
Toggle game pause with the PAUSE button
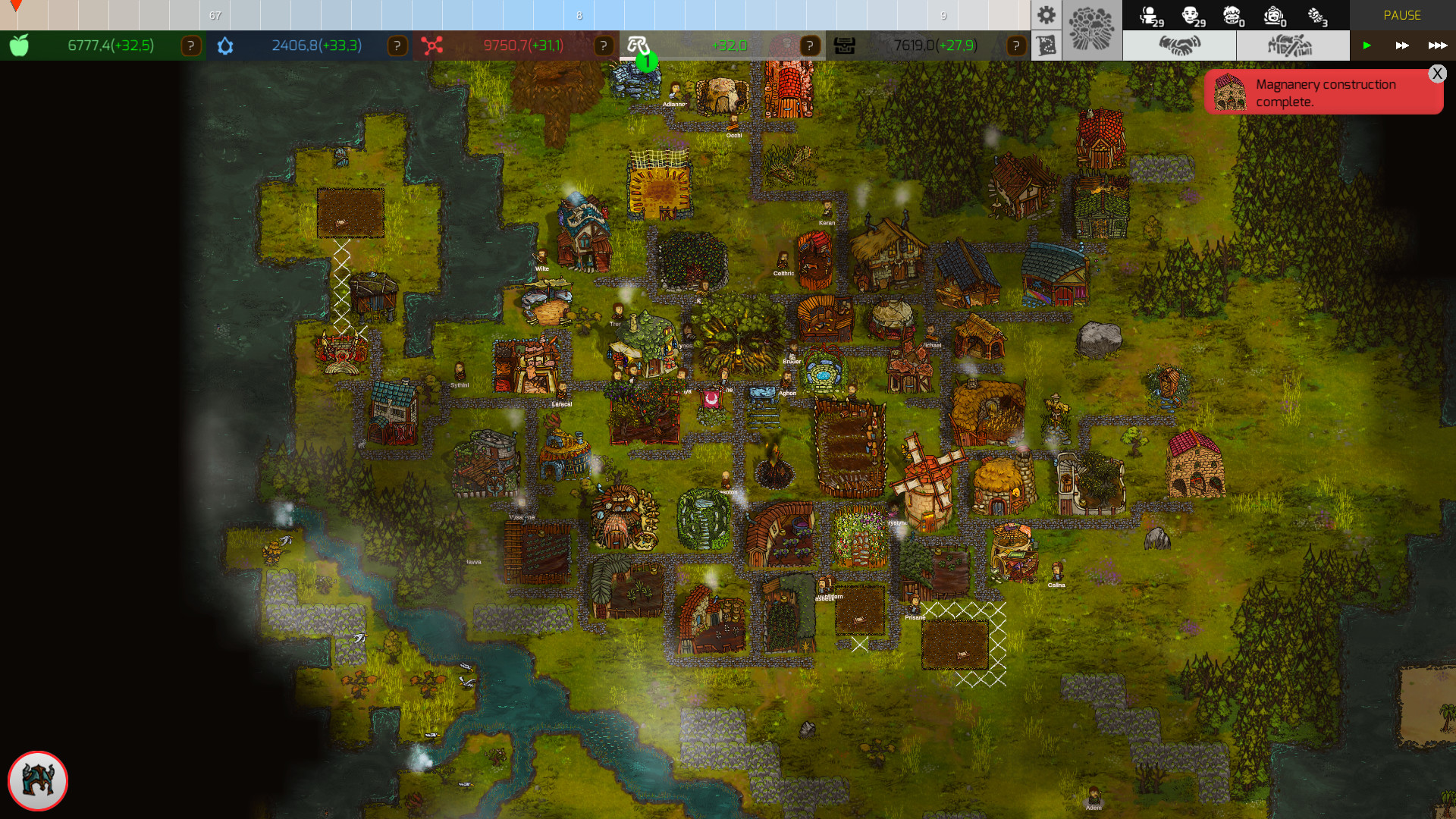point(1402,15)
